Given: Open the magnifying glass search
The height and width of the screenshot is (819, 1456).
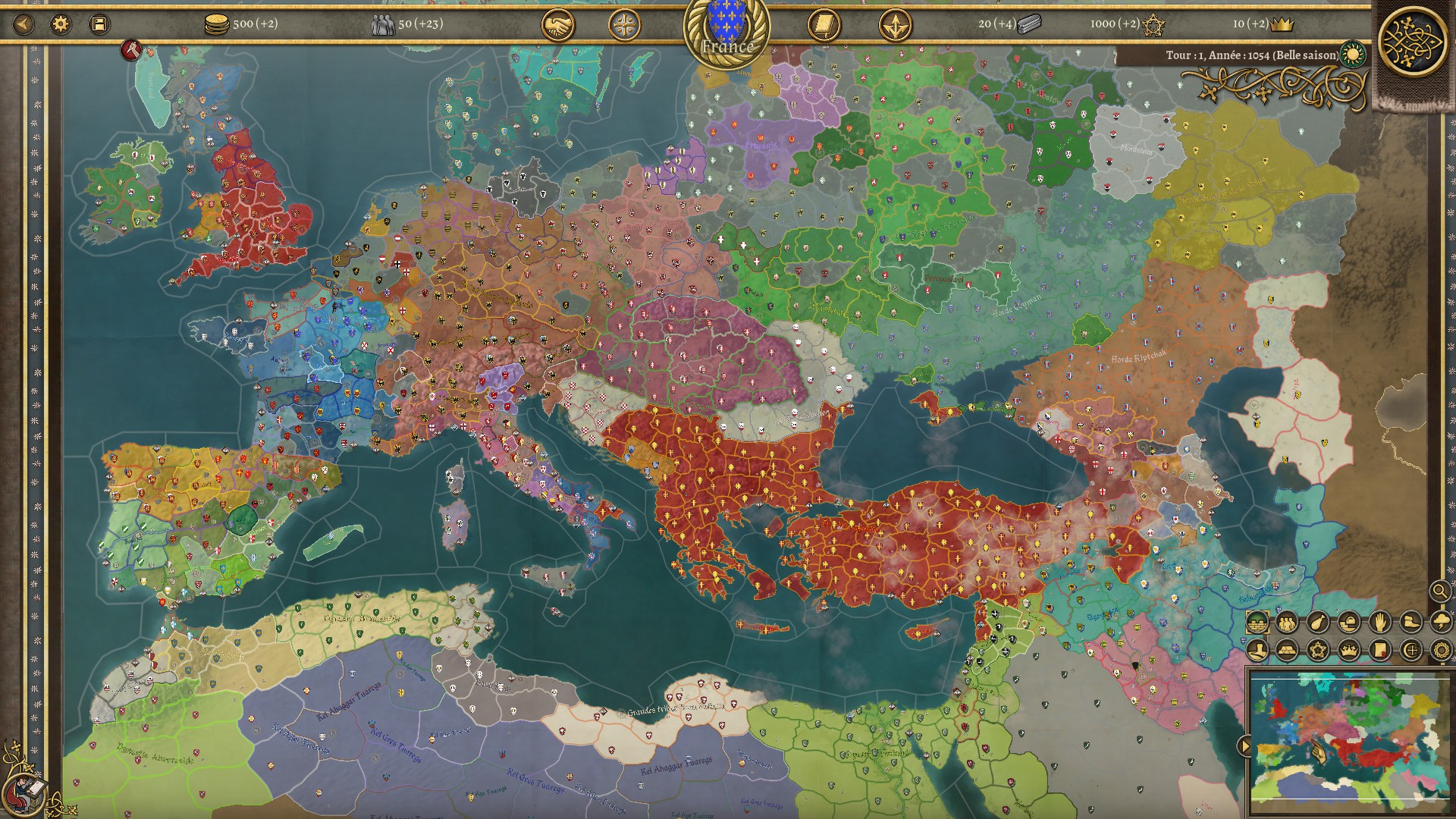Looking at the screenshot, I should click(1439, 591).
